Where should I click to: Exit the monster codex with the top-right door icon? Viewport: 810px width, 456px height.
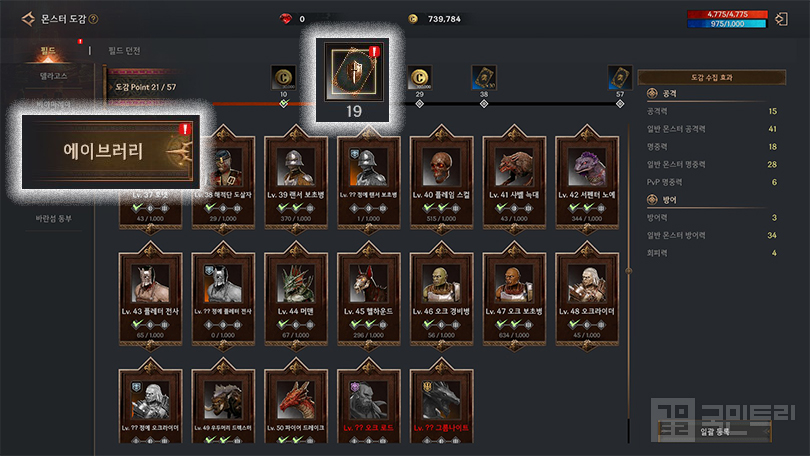pos(786,18)
